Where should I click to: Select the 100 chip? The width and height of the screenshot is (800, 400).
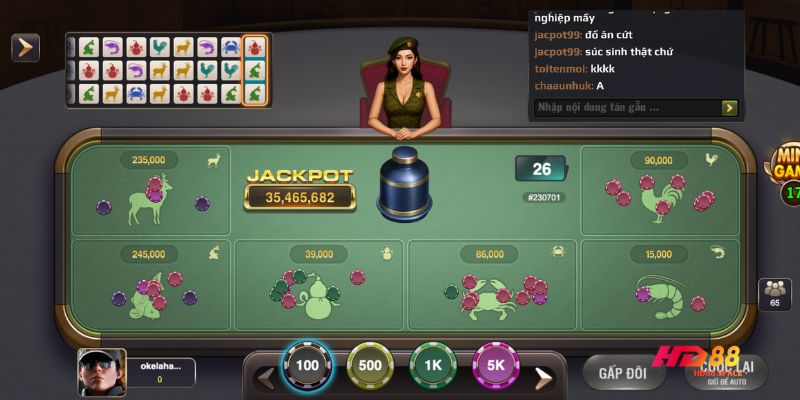(x=307, y=365)
